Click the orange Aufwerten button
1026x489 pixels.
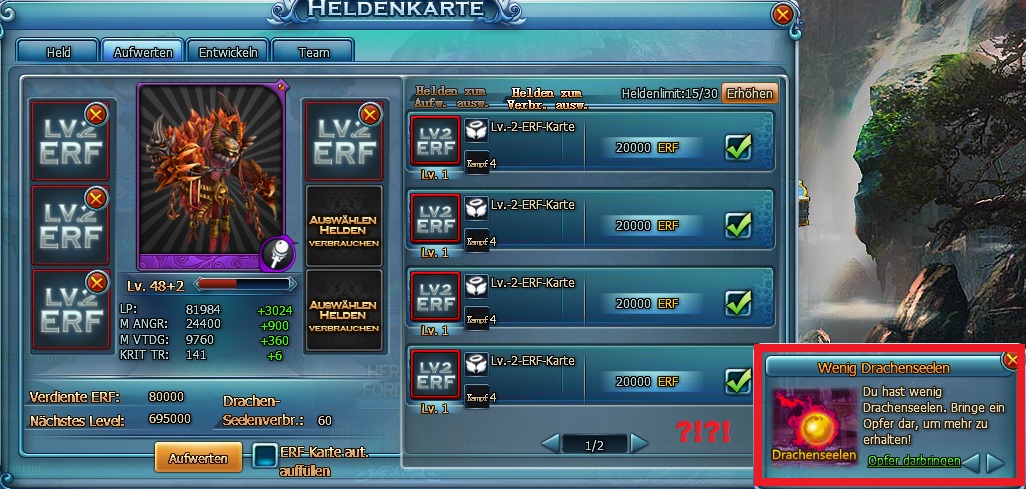(198, 458)
